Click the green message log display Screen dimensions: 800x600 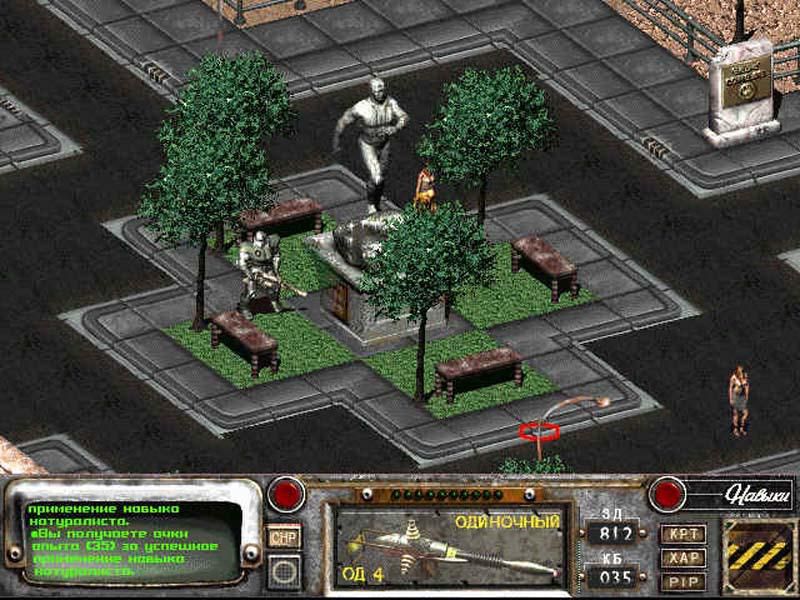coord(132,540)
